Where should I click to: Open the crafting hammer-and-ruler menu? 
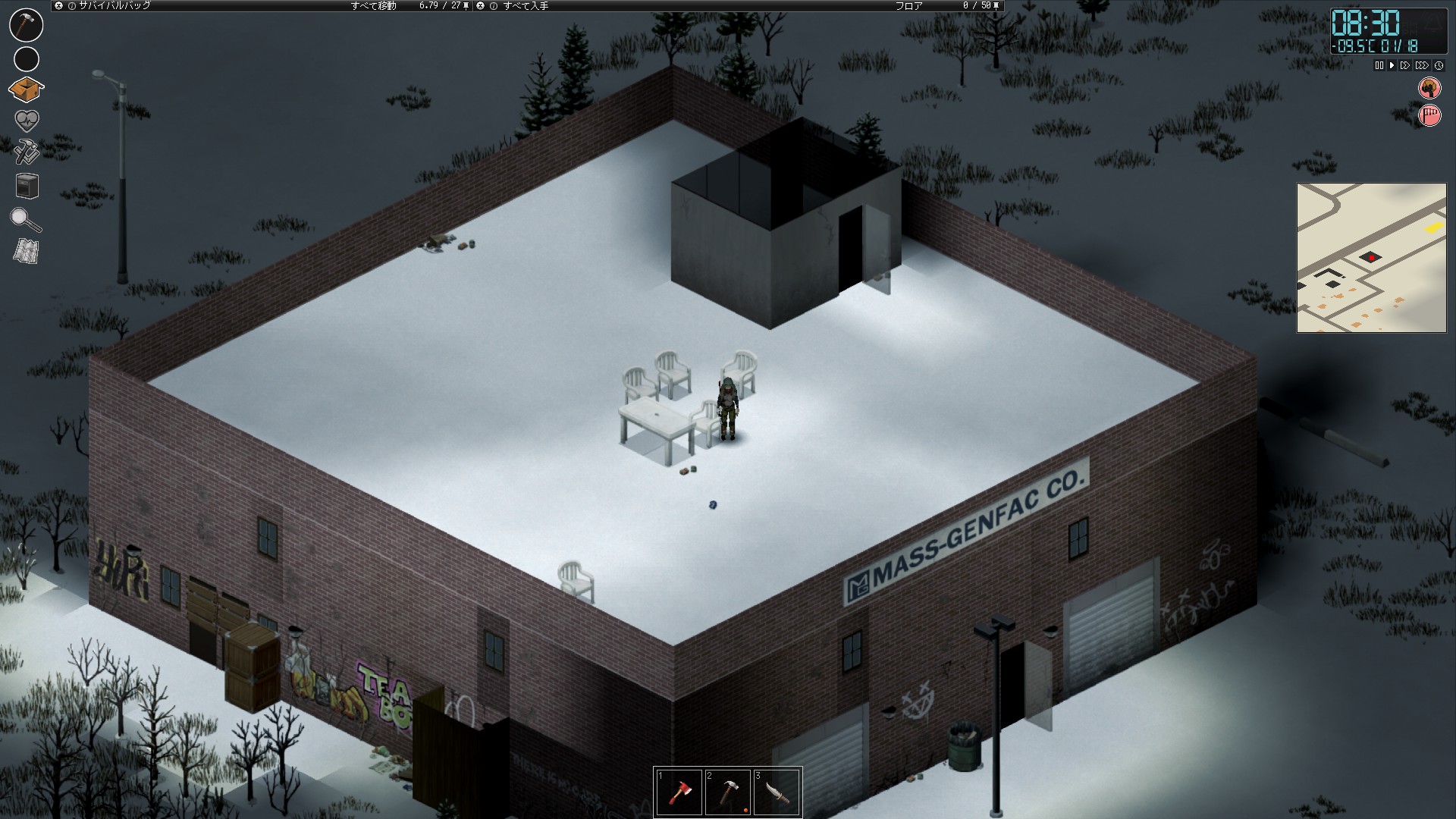27,152
